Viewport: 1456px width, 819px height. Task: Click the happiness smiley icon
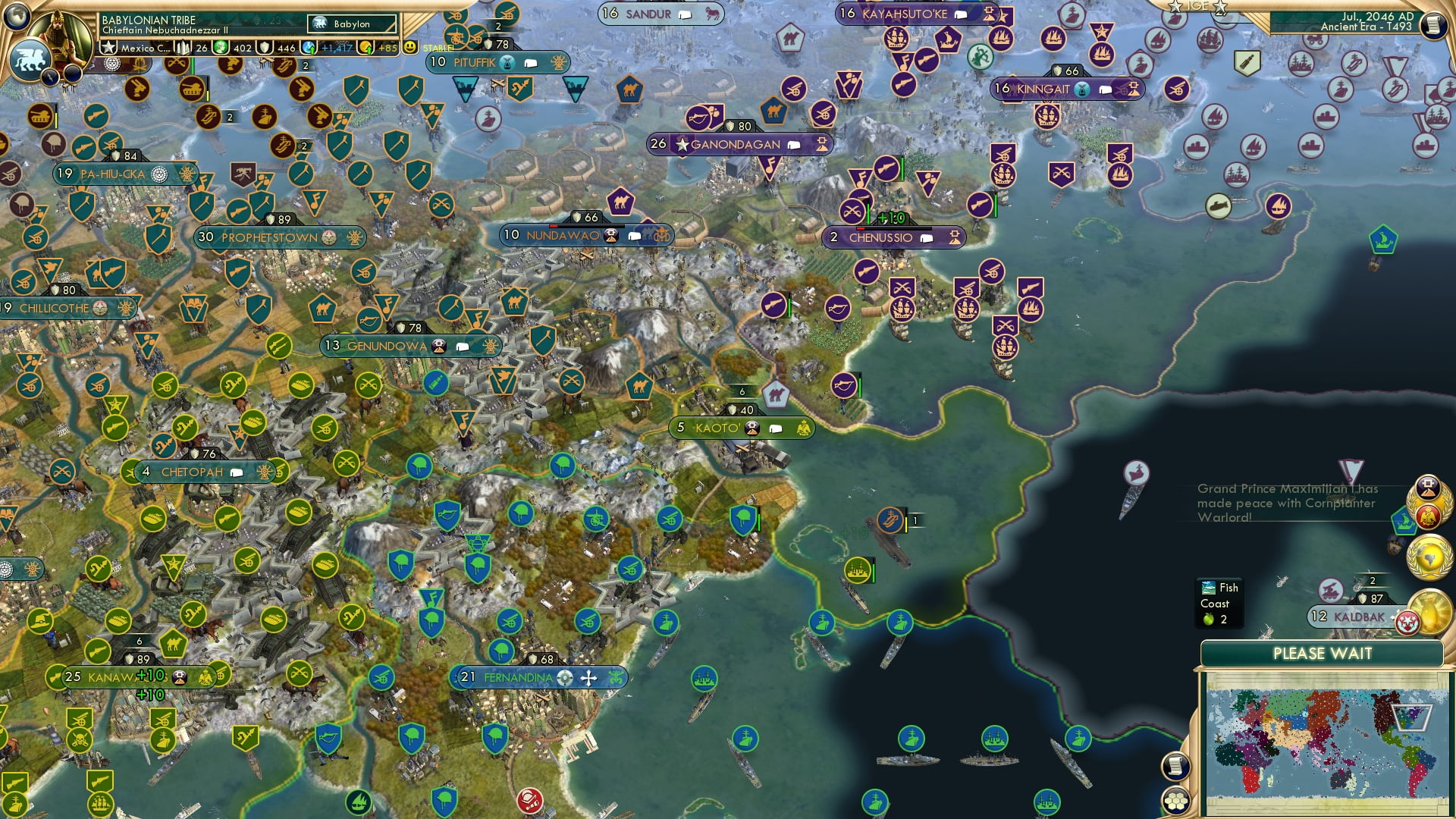(x=408, y=47)
